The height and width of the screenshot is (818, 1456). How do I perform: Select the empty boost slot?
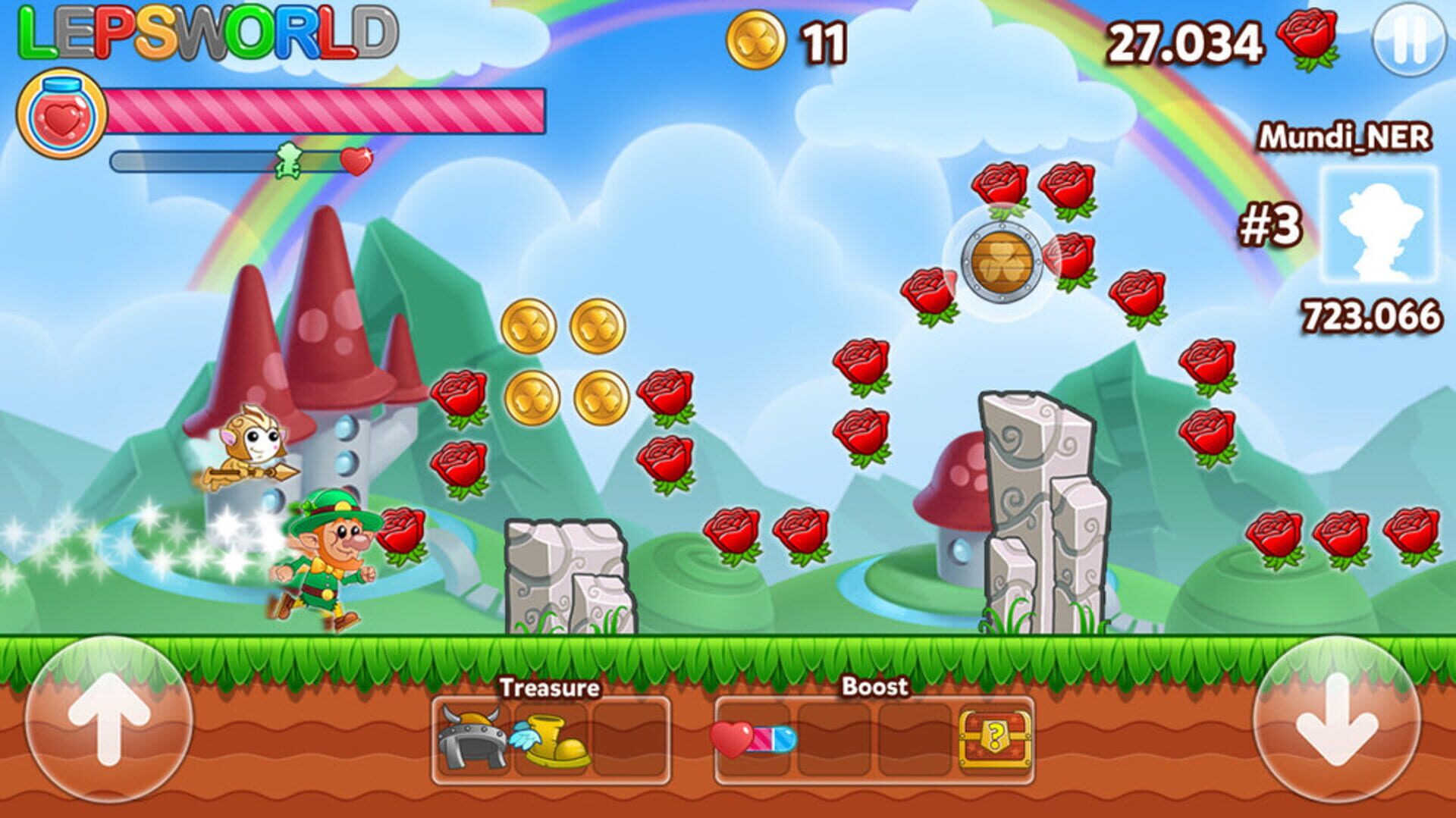click(834, 739)
